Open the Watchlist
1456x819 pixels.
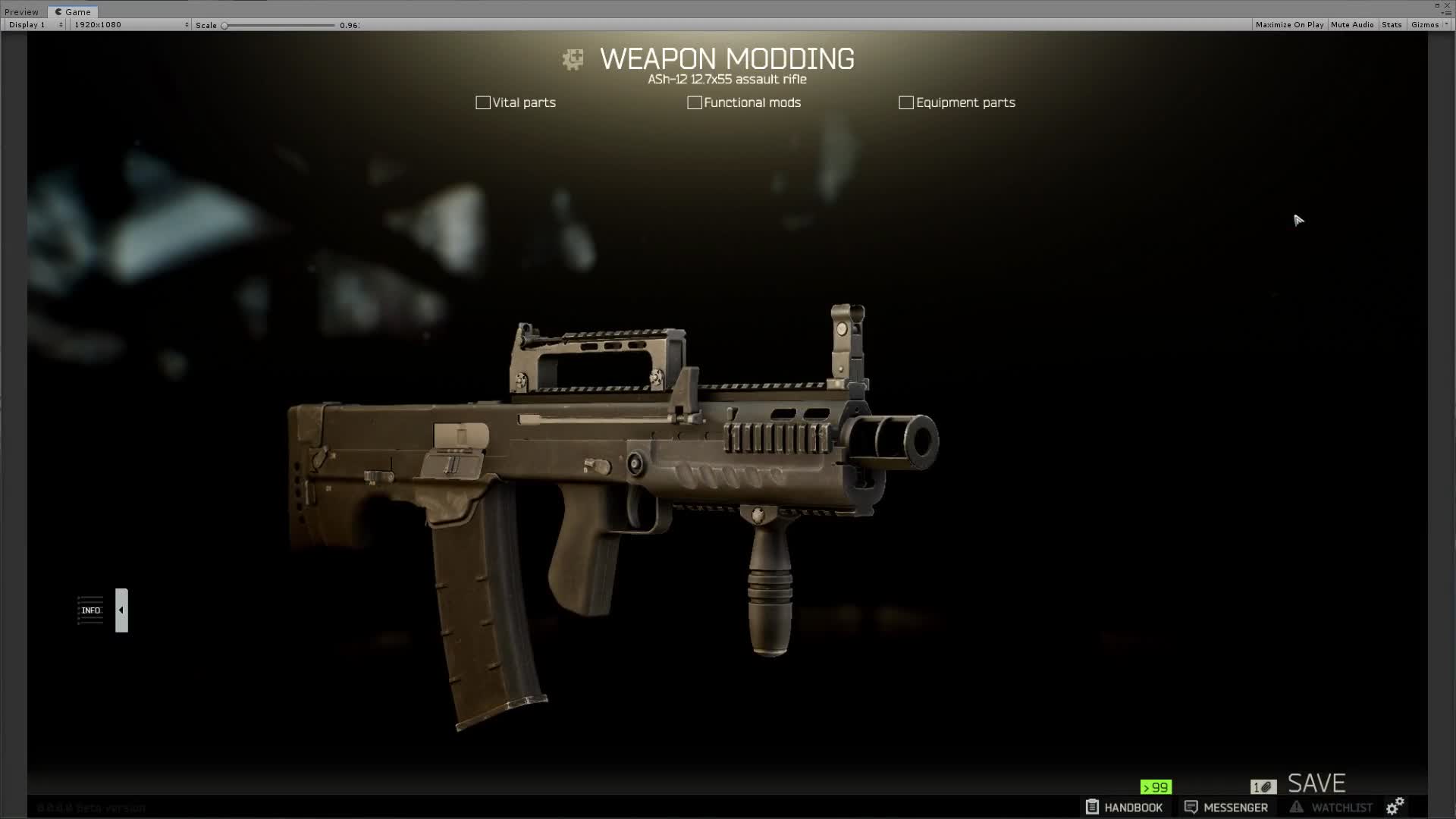coord(1332,808)
